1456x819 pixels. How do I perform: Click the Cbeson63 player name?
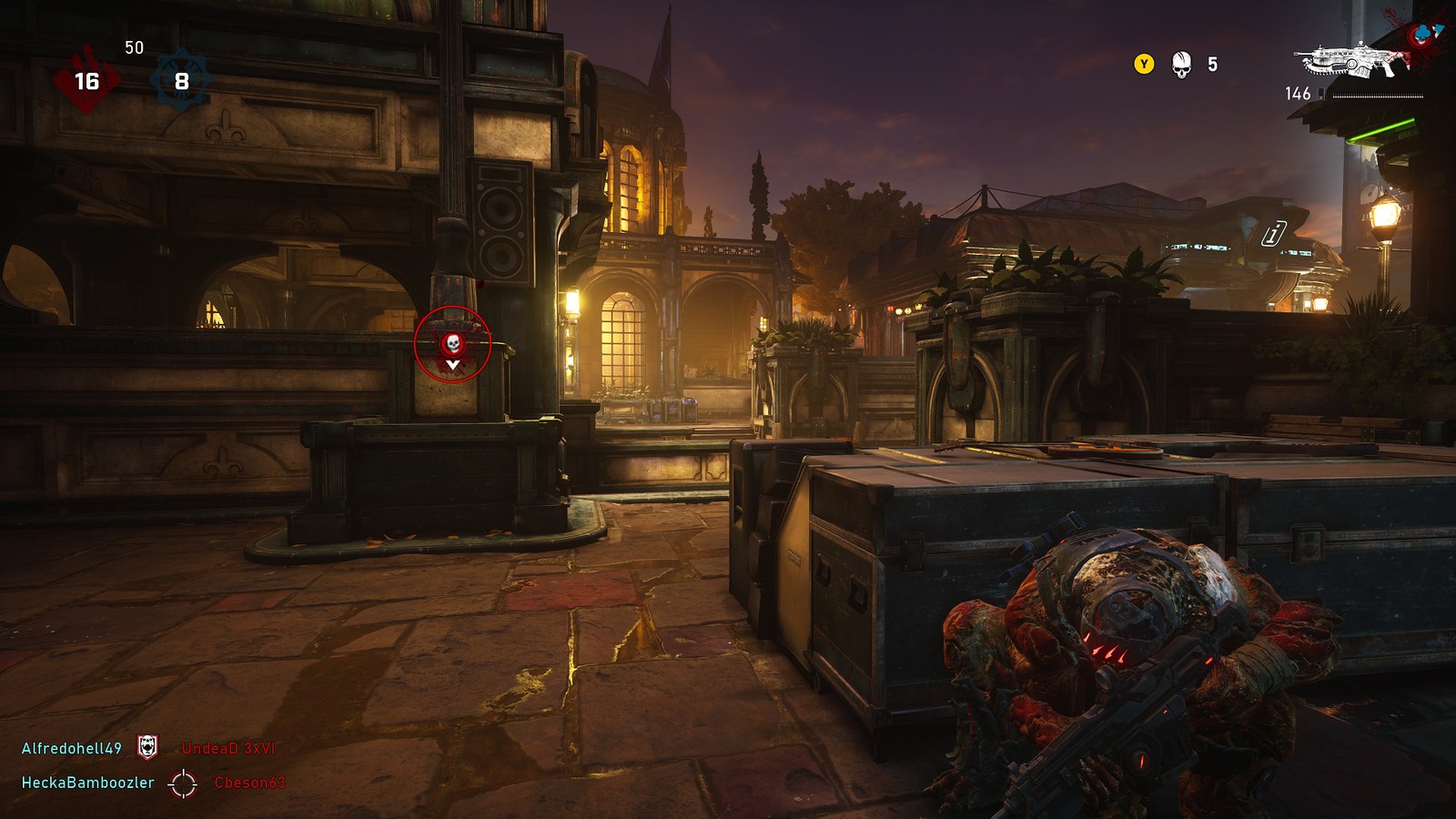[249, 783]
